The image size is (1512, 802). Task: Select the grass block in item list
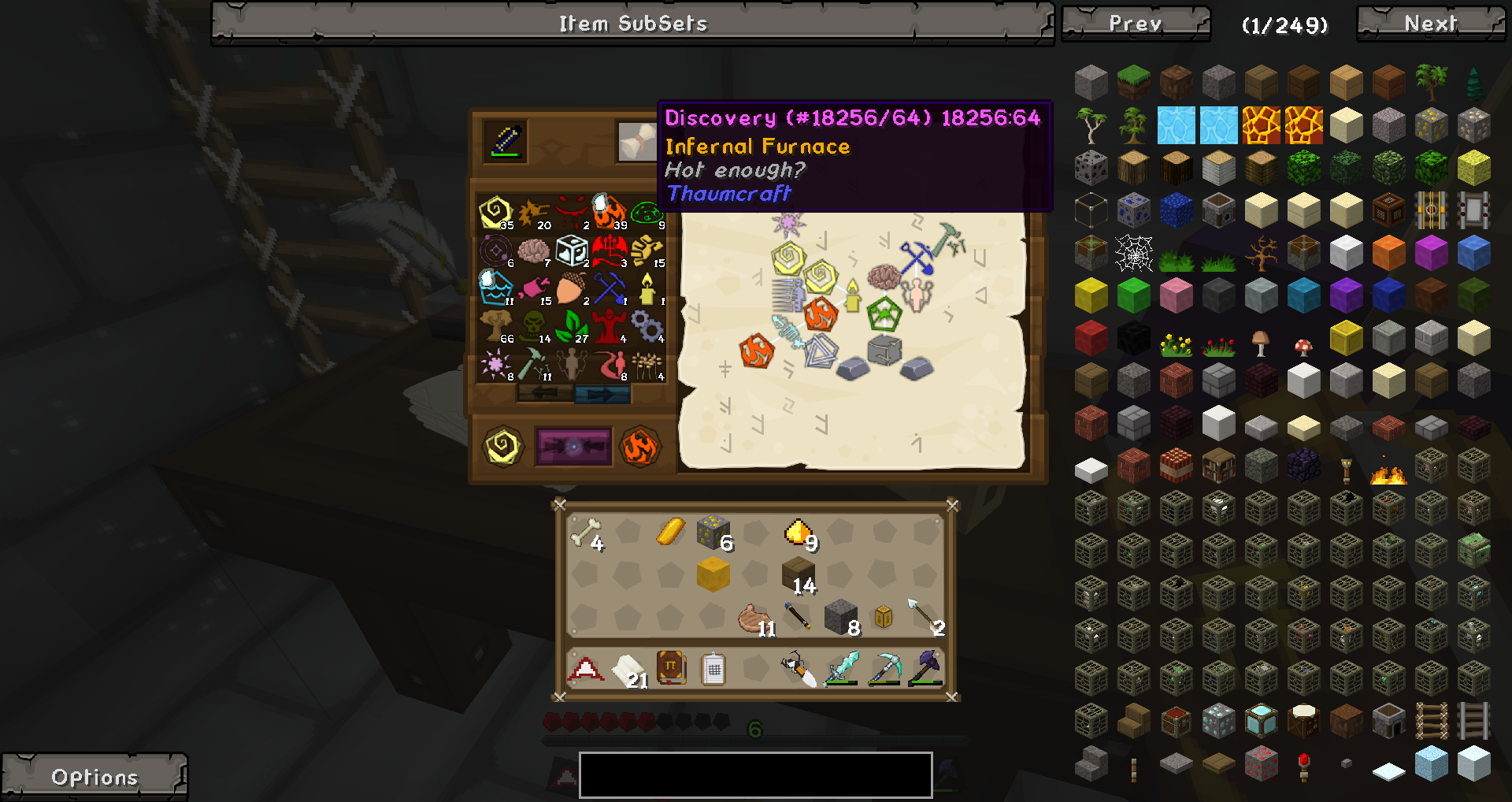pyautogui.click(x=1134, y=82)
